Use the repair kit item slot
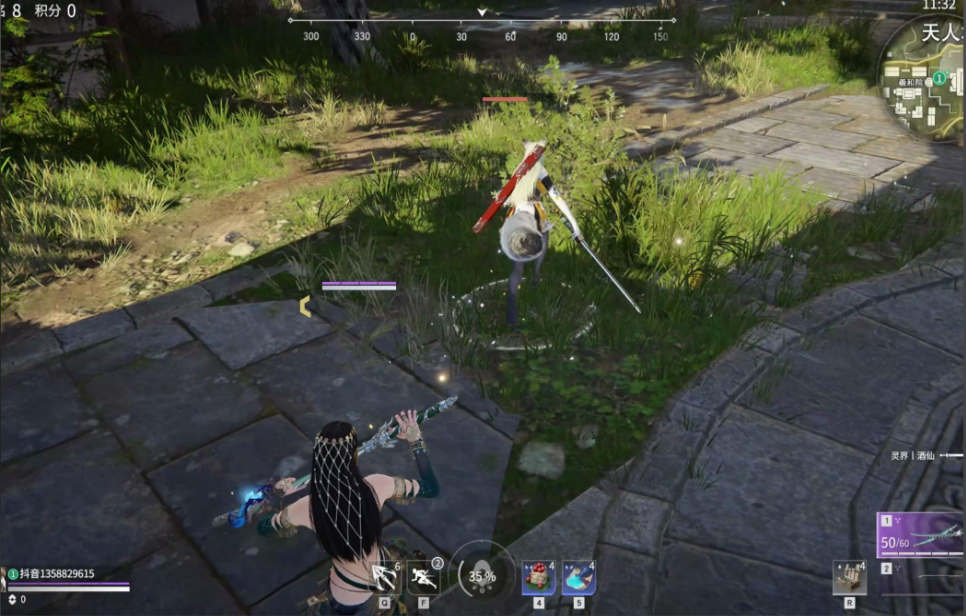 pos(849,577)
